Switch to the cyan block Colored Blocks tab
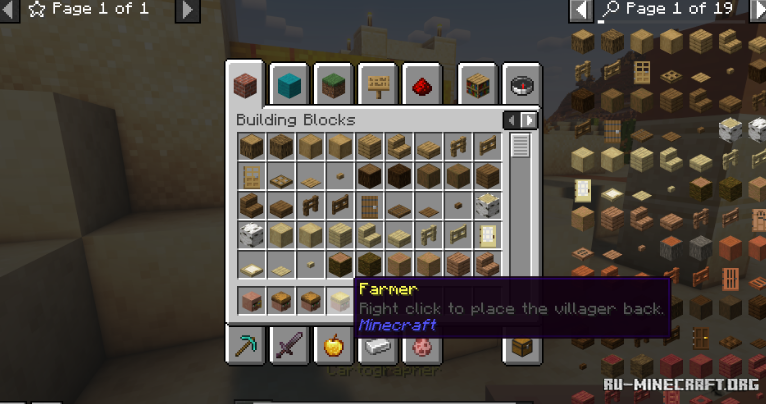 pos(290,84)
